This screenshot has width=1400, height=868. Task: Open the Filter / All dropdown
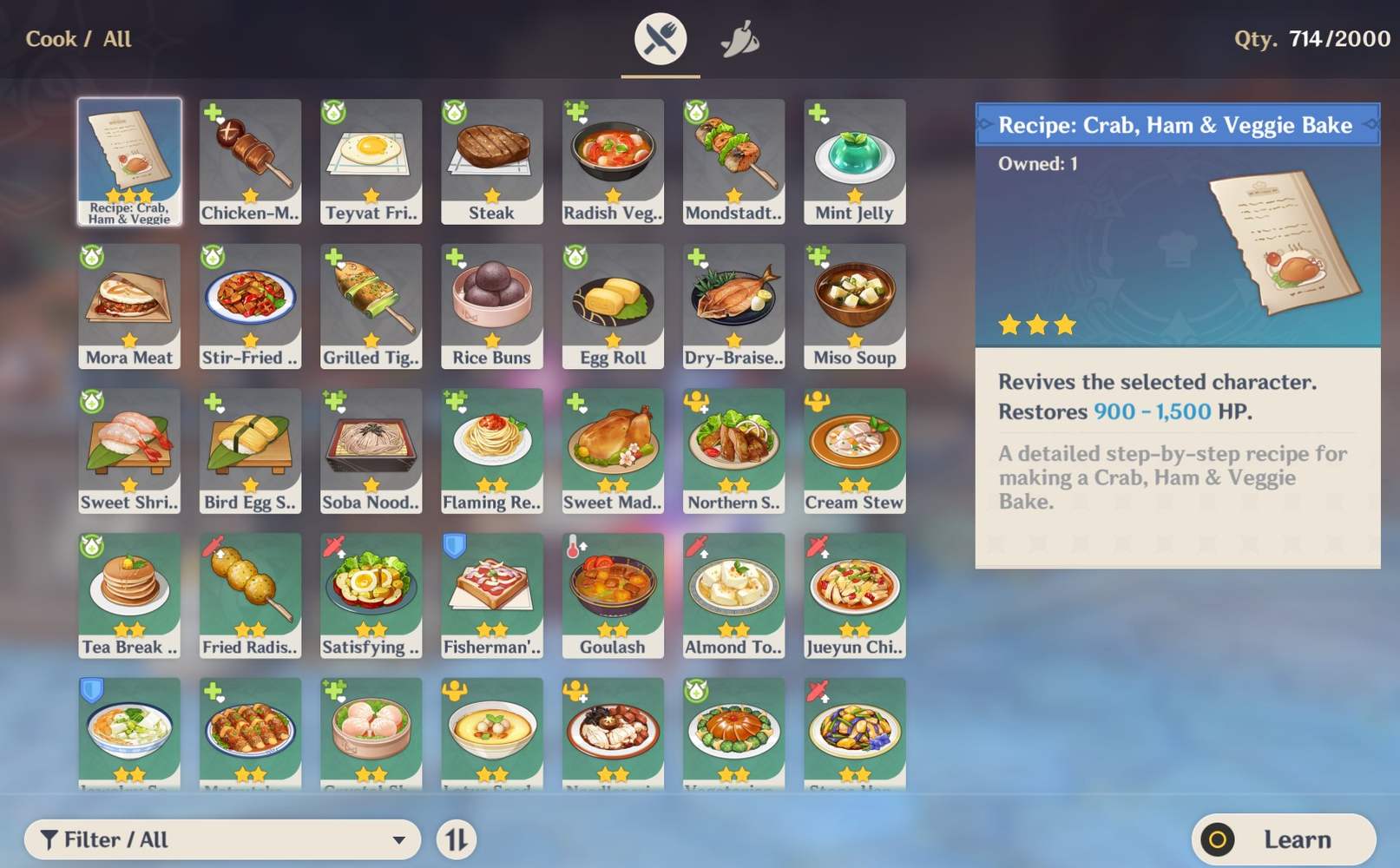[221, 839]
